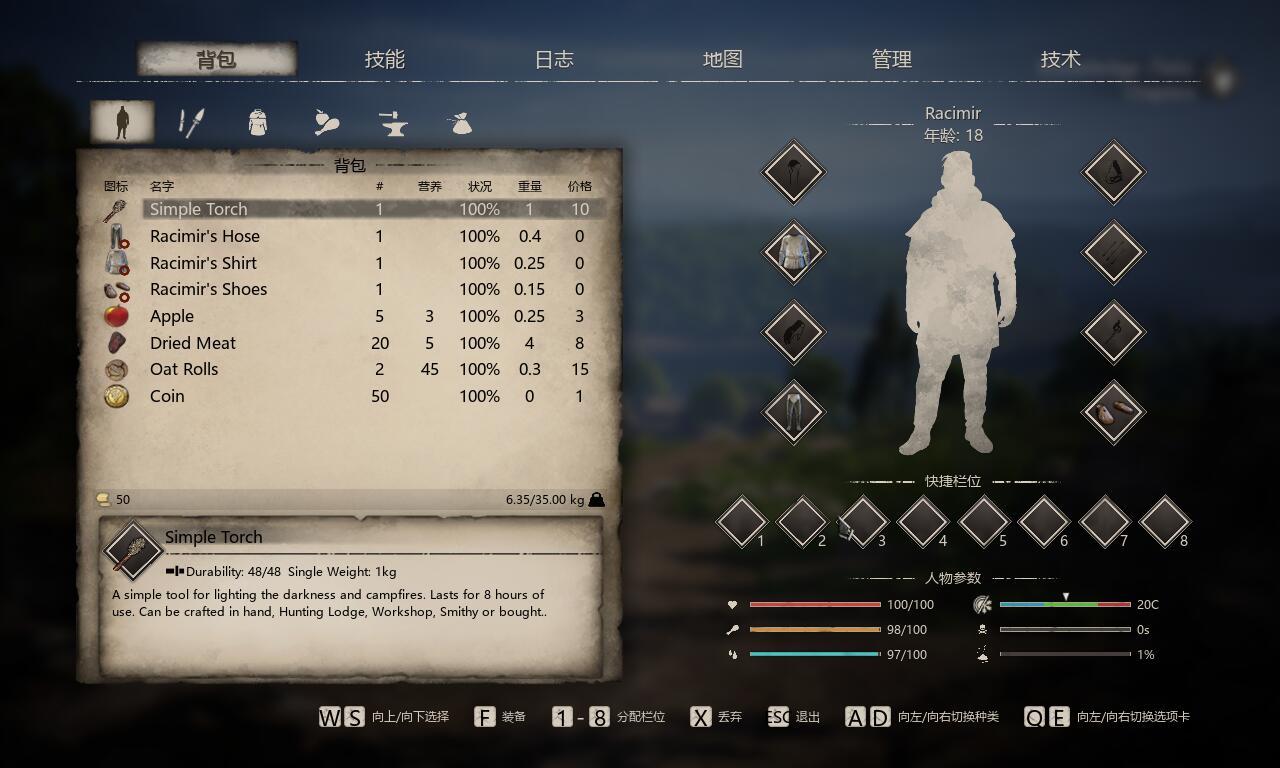Click the equipped shirt slot beside the character
The height and width of the screenshot is (768, 1280).
coord(793,251)
